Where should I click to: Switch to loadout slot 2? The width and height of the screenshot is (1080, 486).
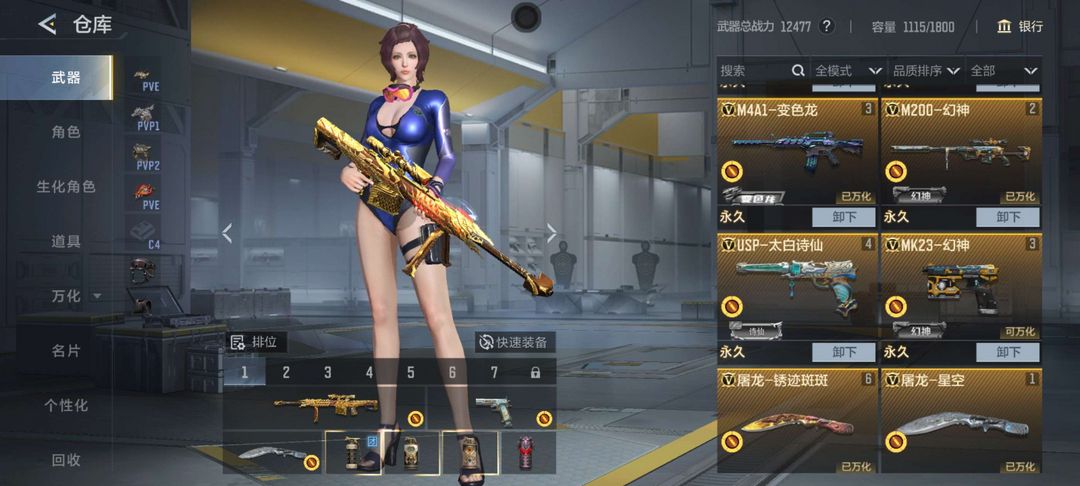tap(285, 373)
